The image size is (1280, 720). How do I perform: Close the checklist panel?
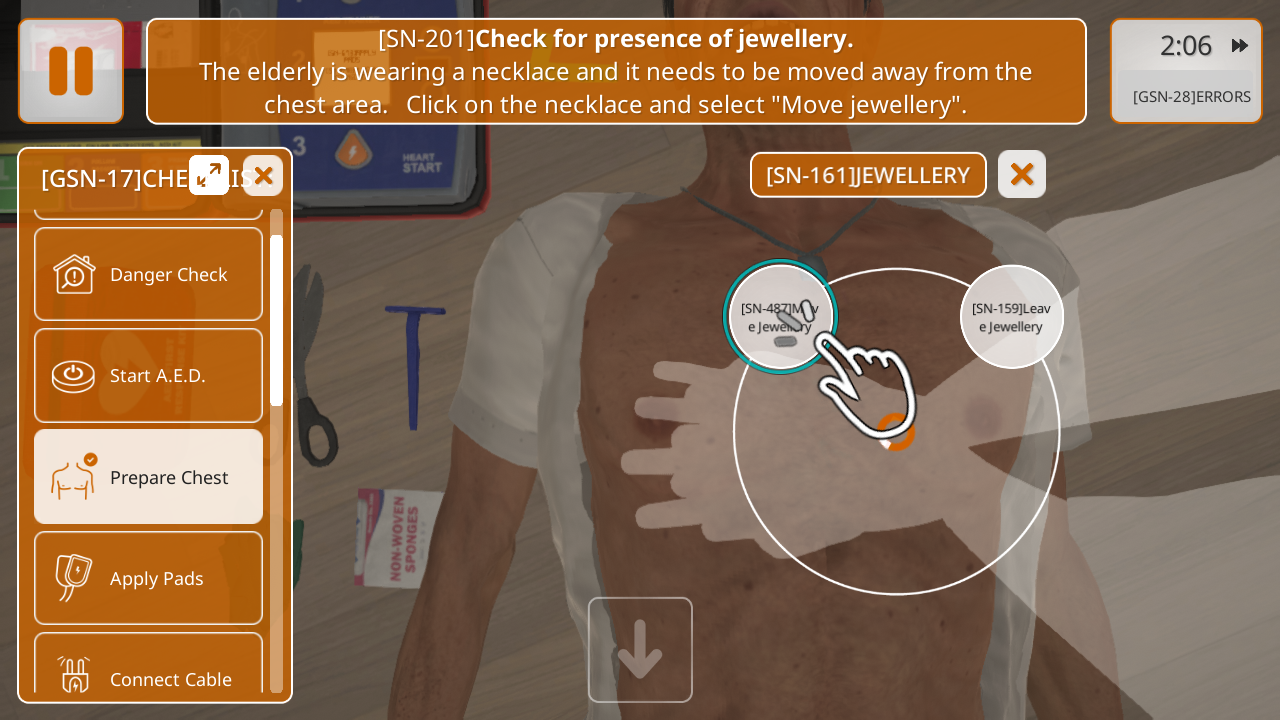(263, 176)
